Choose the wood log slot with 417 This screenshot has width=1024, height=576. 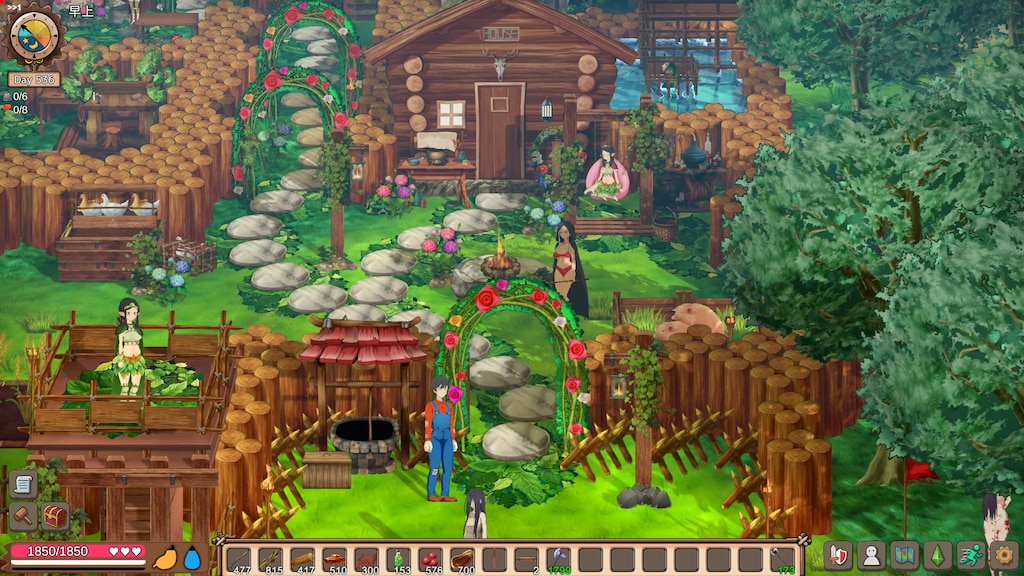click(x=302, y=560)
